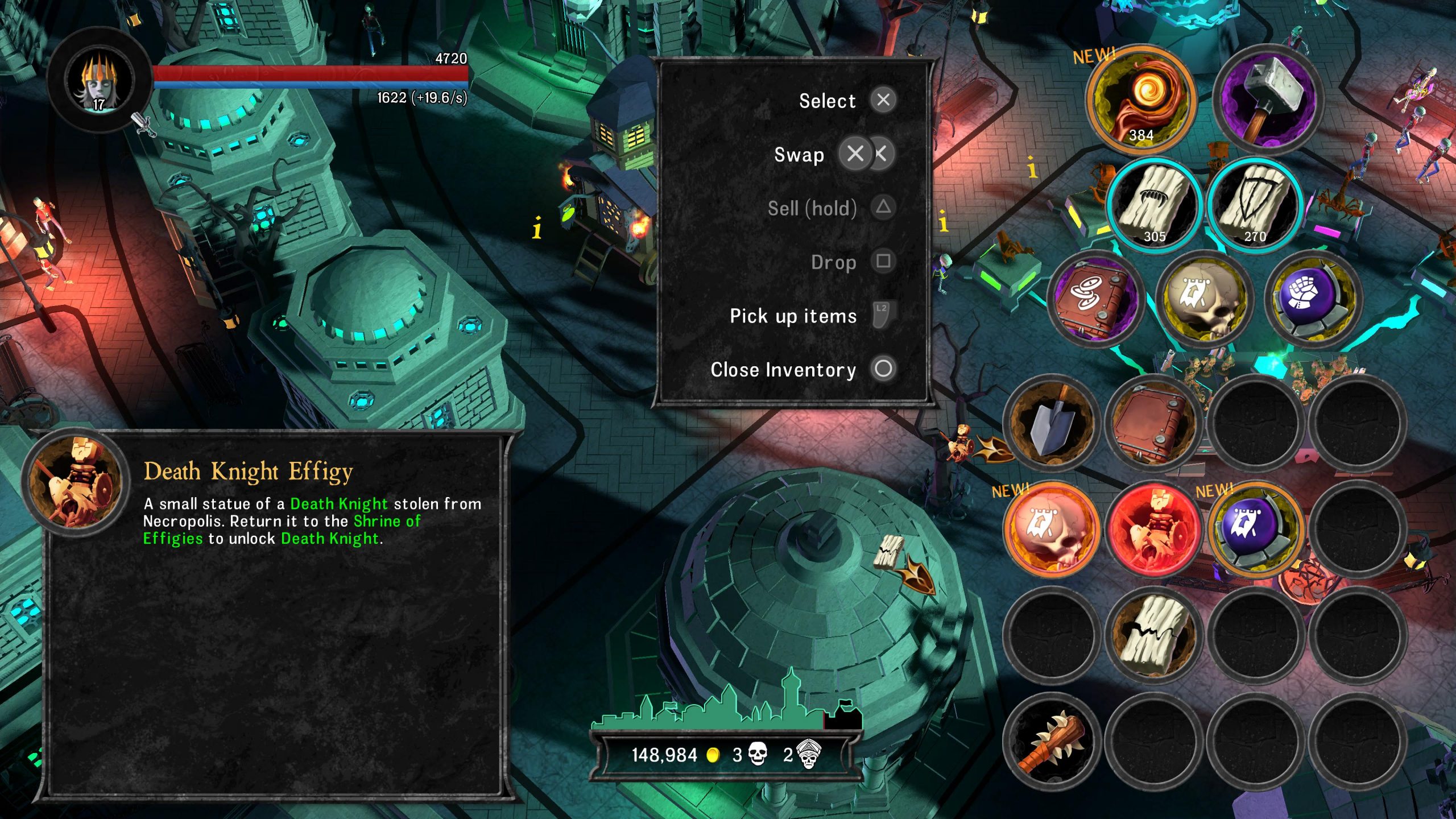Select the plain brown leather book
This screenshot has width=1456, height=819.
[x=1153, y=422]
